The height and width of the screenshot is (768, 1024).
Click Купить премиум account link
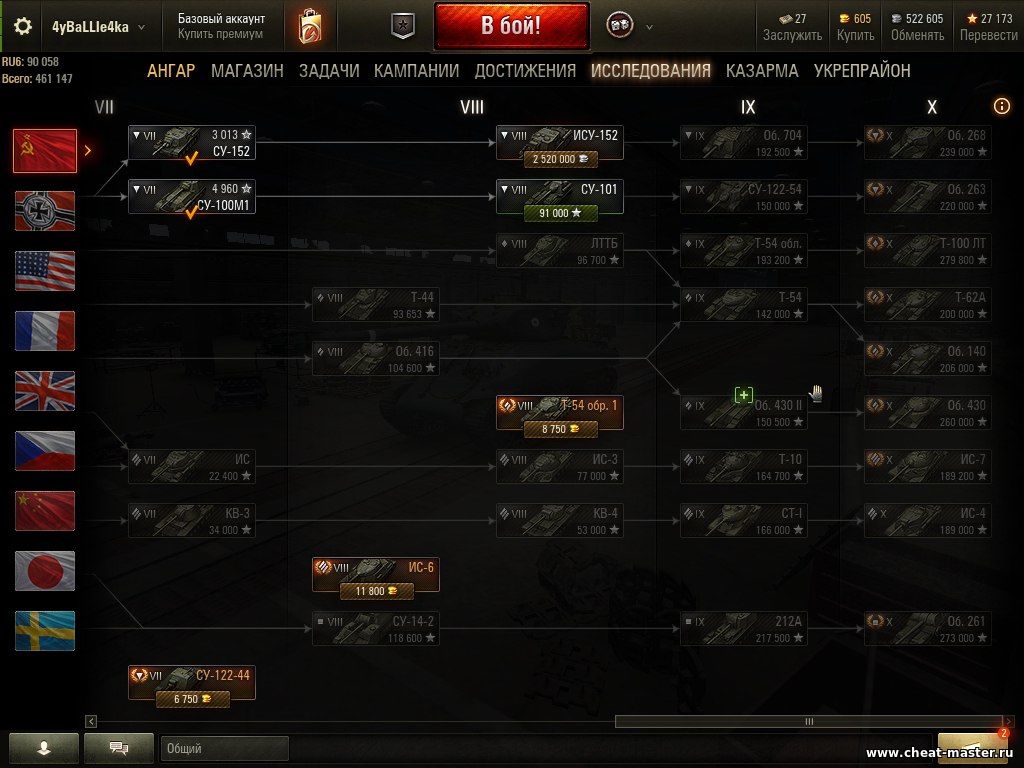(220, 34)
